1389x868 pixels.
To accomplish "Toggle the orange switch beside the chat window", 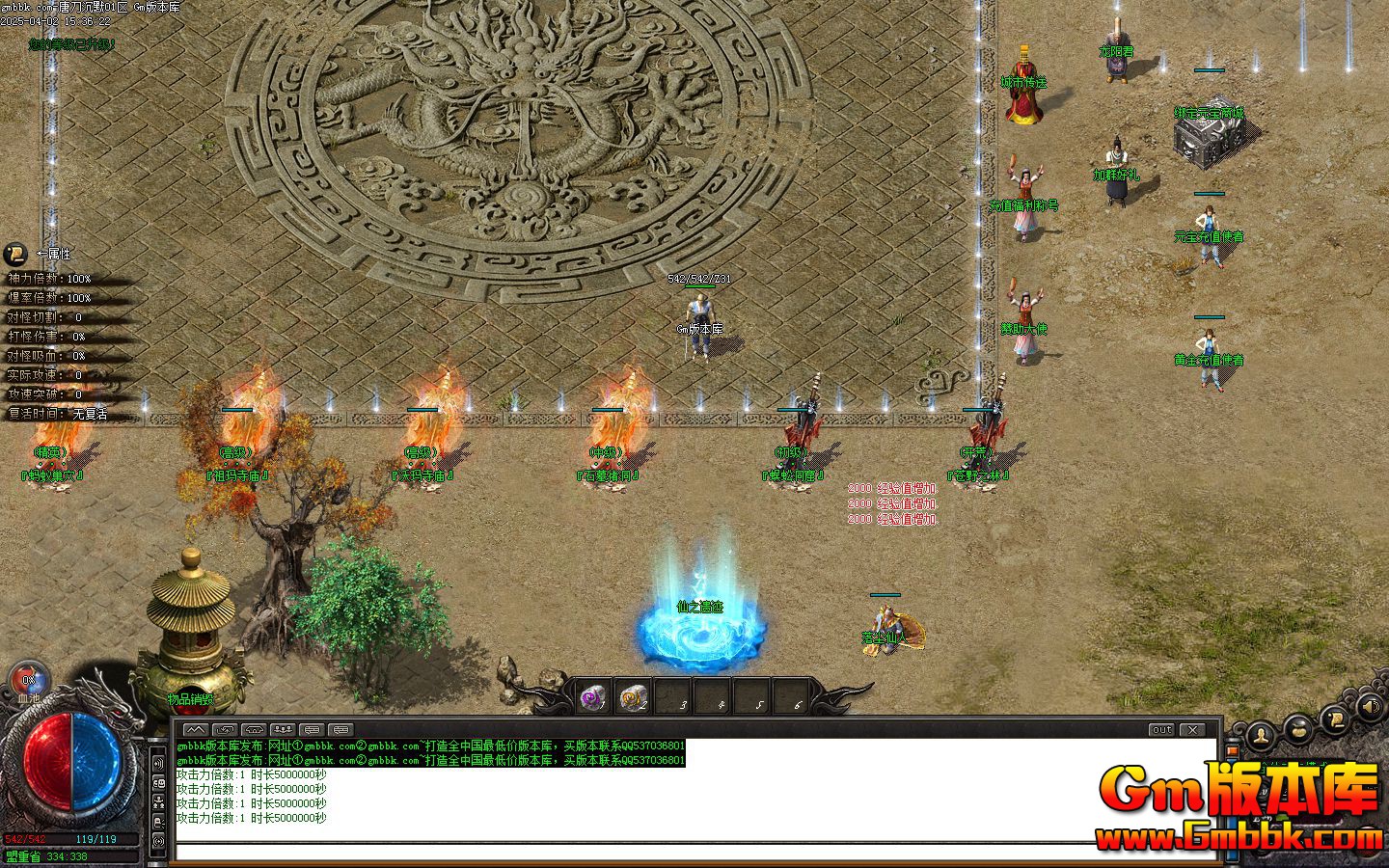I will pyautogui.click(x=1233, y=750).
